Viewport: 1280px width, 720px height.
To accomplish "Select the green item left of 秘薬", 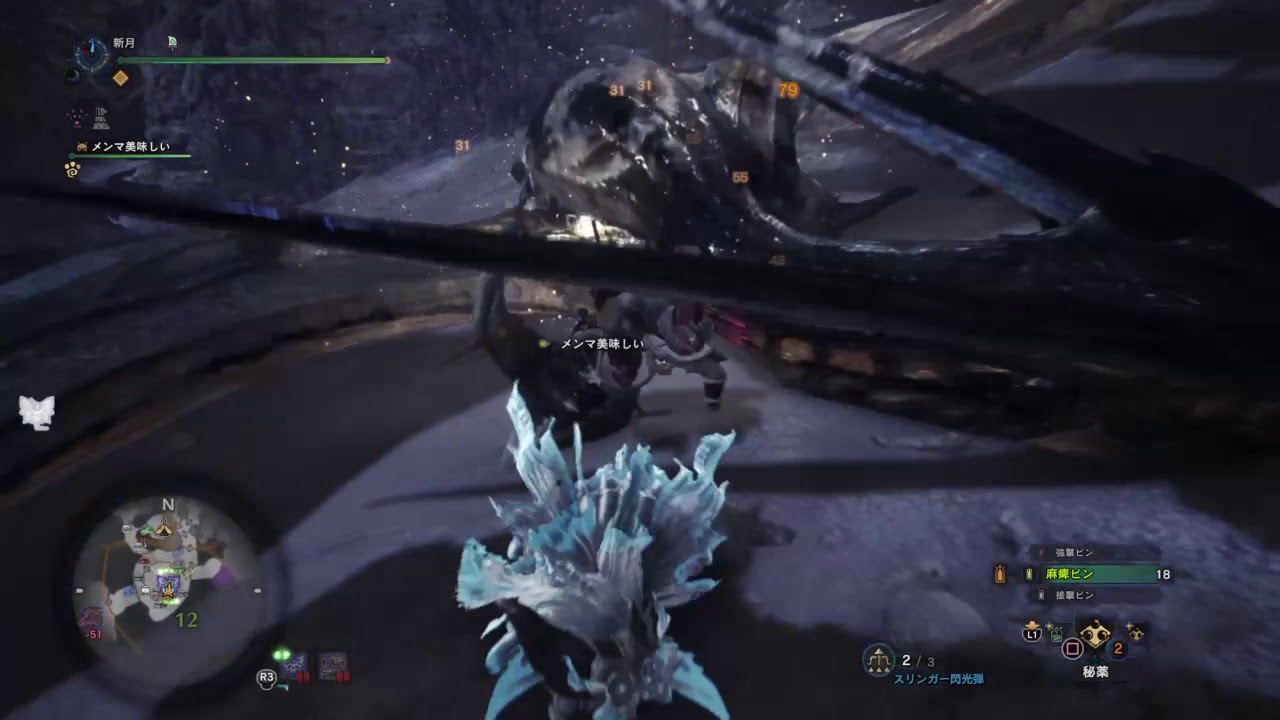I will (x=1055, y=632).
